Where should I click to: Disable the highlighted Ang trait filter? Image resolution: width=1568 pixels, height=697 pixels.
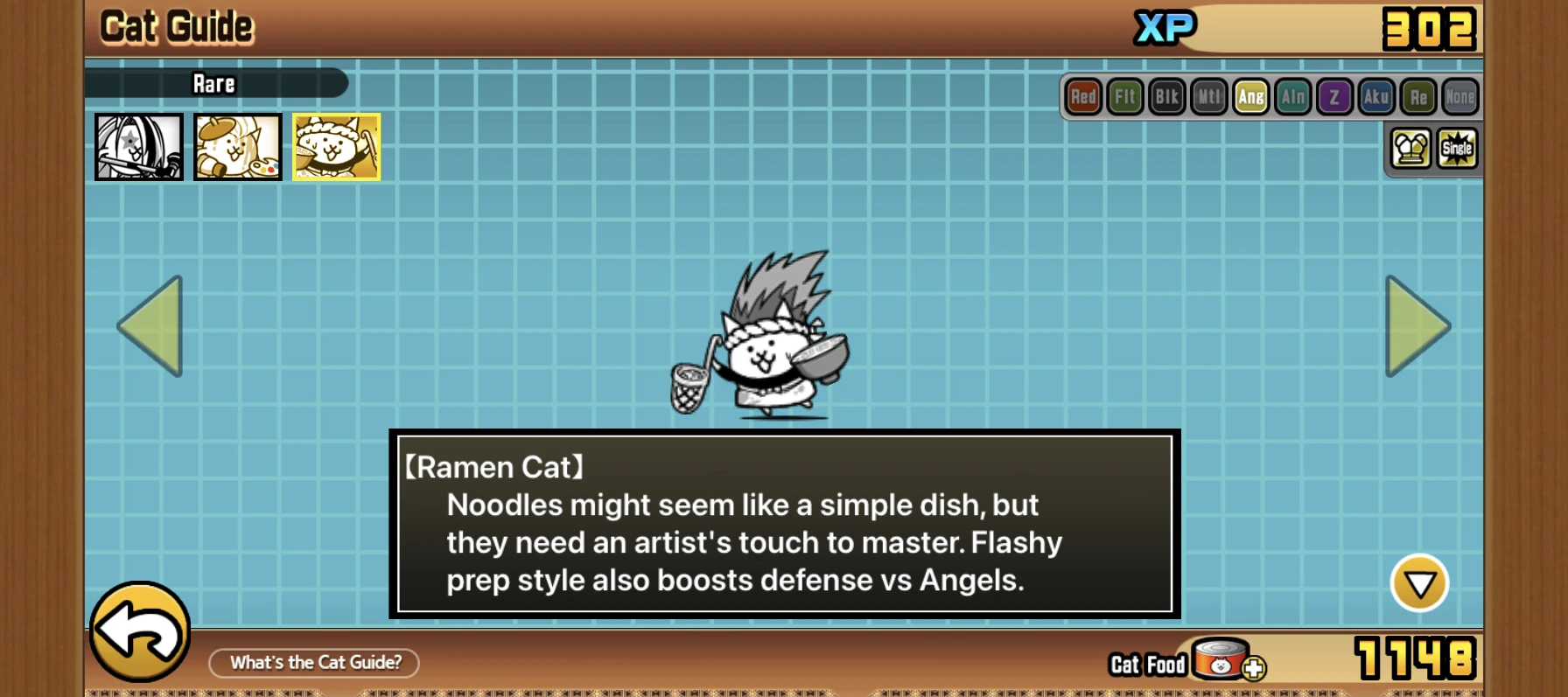coord(1251,98)
